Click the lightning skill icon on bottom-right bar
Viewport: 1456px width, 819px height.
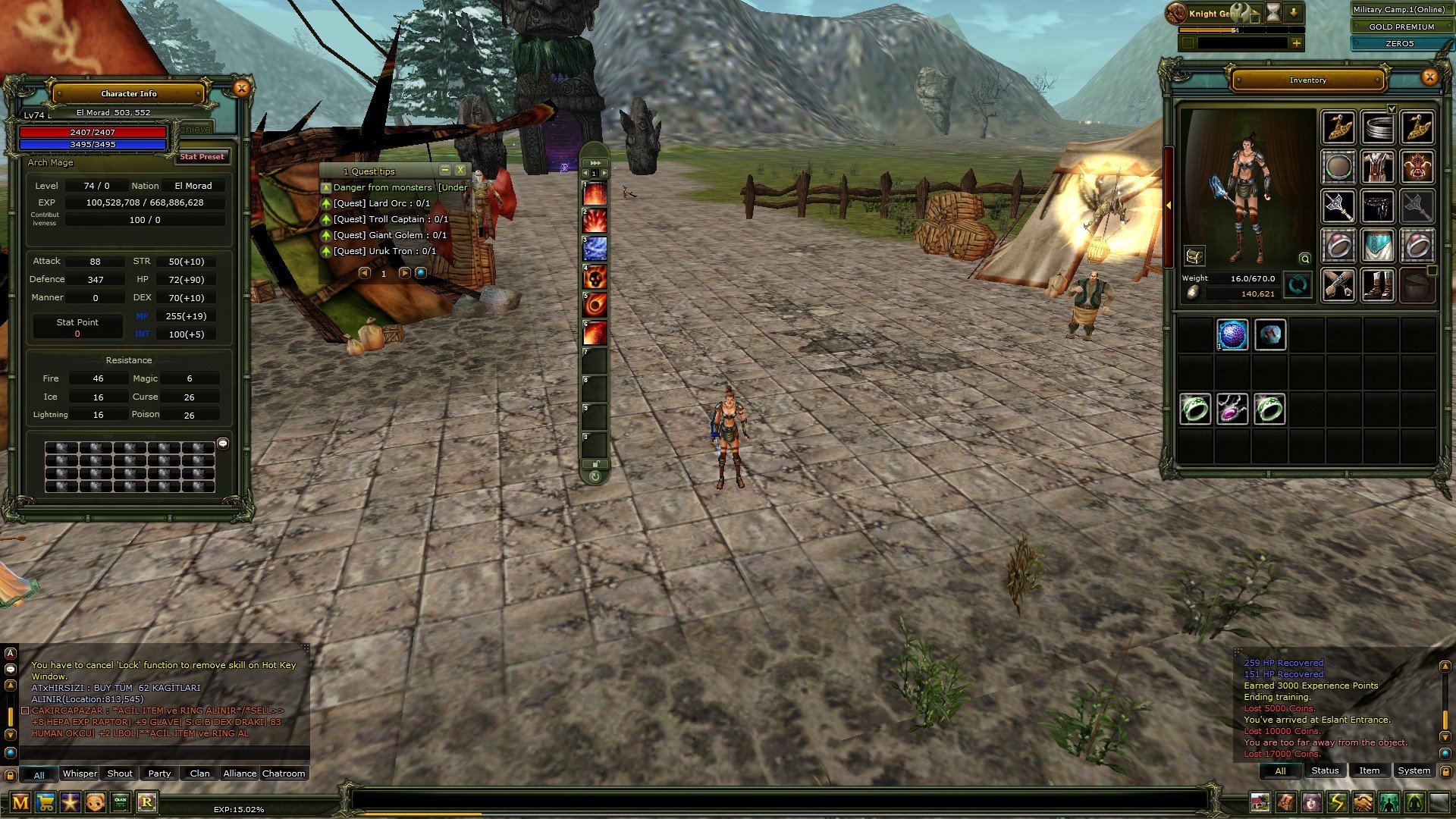pyautogui.click(x=1337, y=802)
